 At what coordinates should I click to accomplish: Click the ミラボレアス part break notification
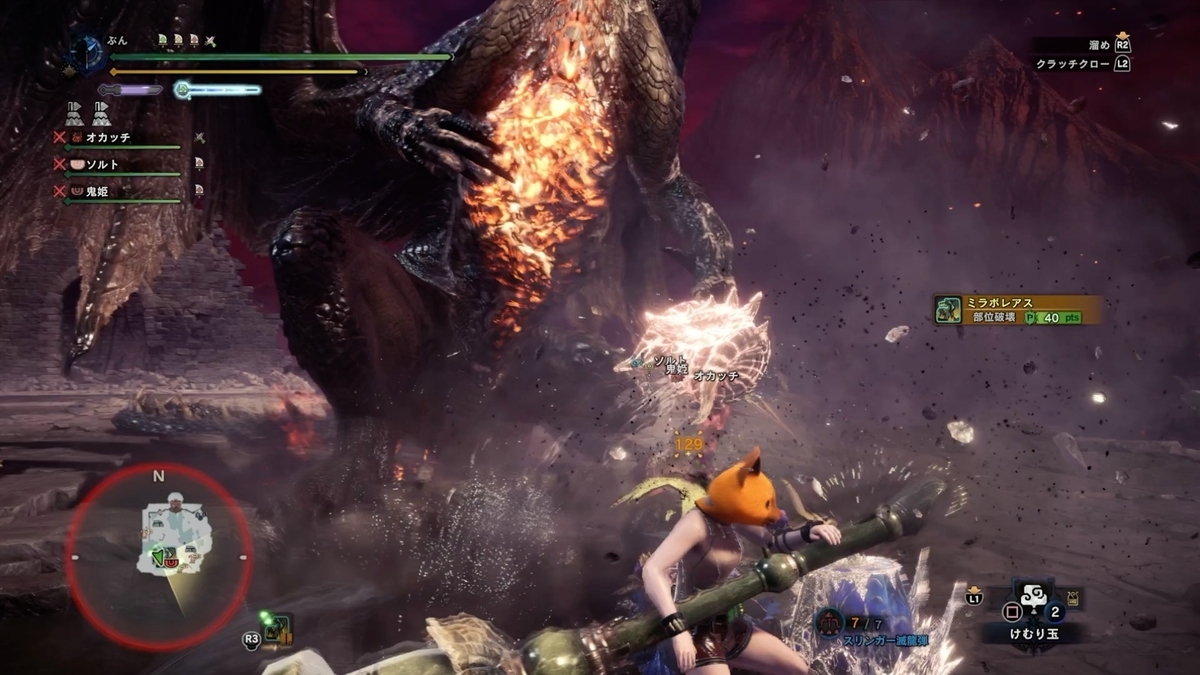tap(1017, 309)
